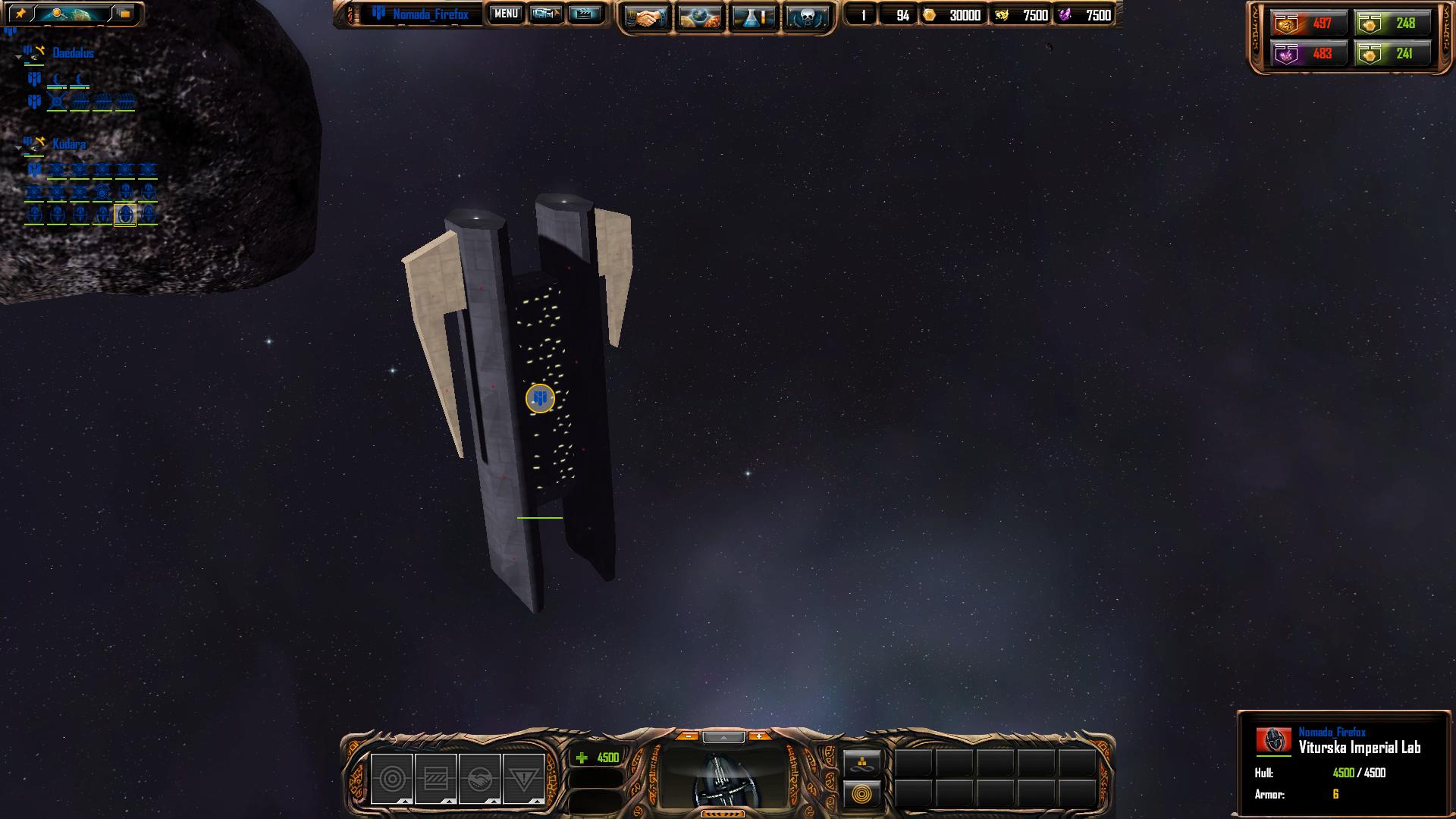Click the orange plus button above portrait

coord(758,736)
